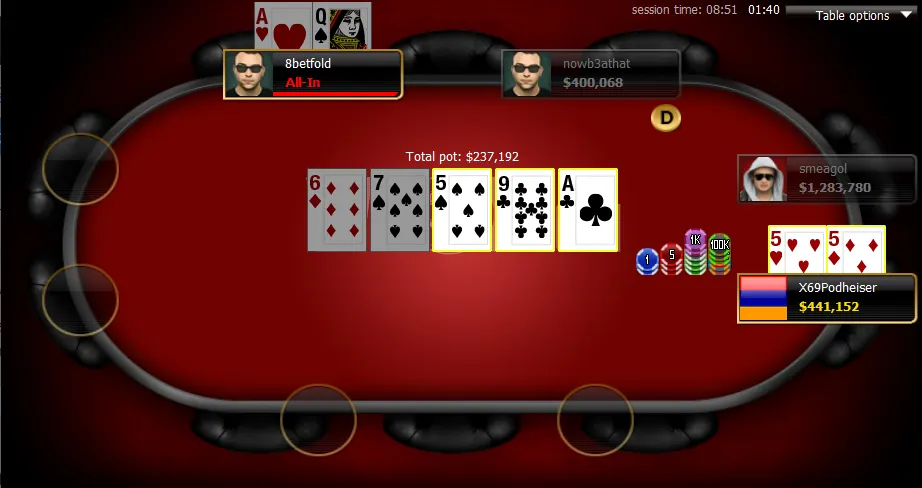
Task: Select the 8betfold player panel
Action: [x=313, y=74]
